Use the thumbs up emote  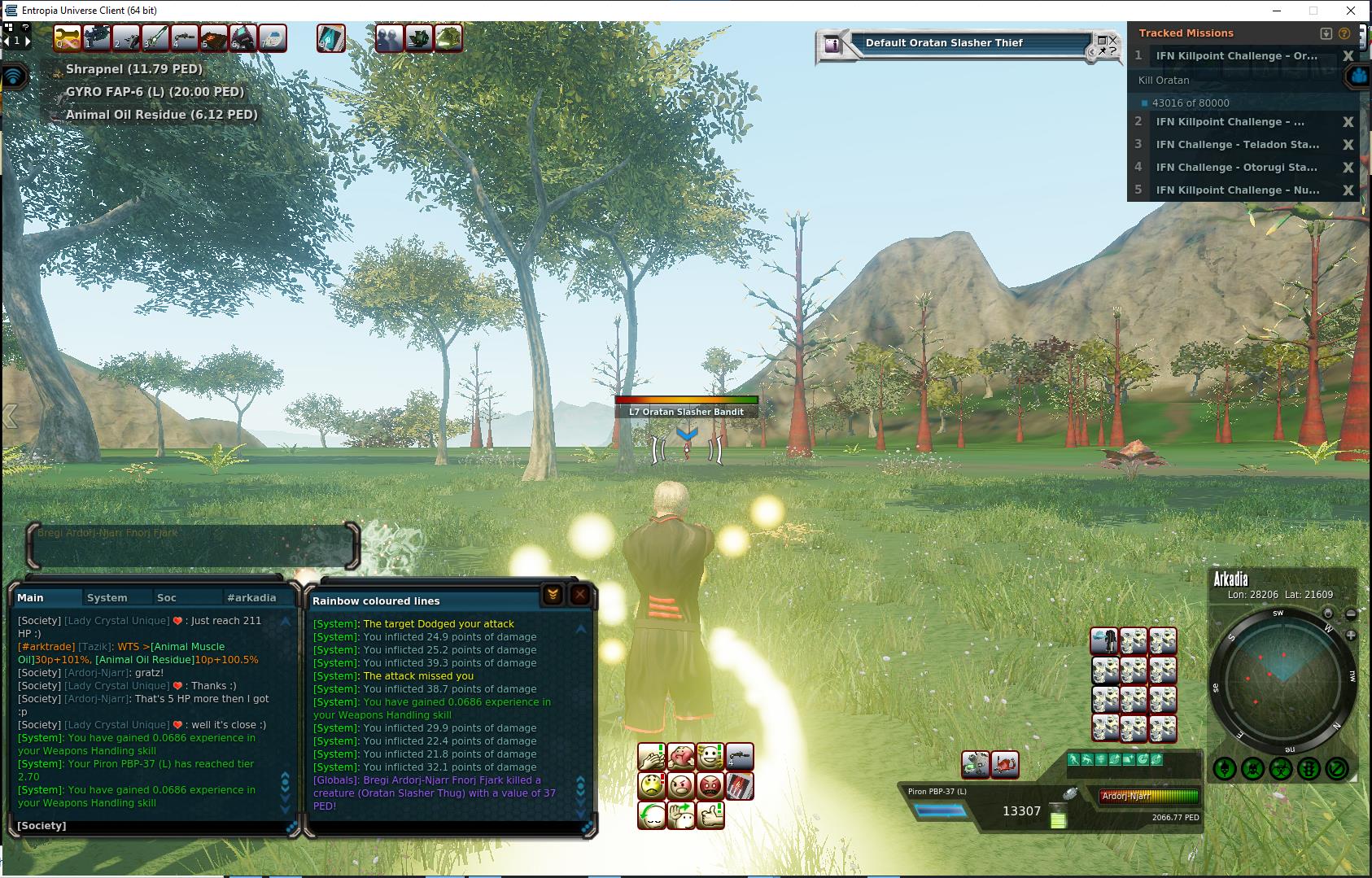click(710, 815)
